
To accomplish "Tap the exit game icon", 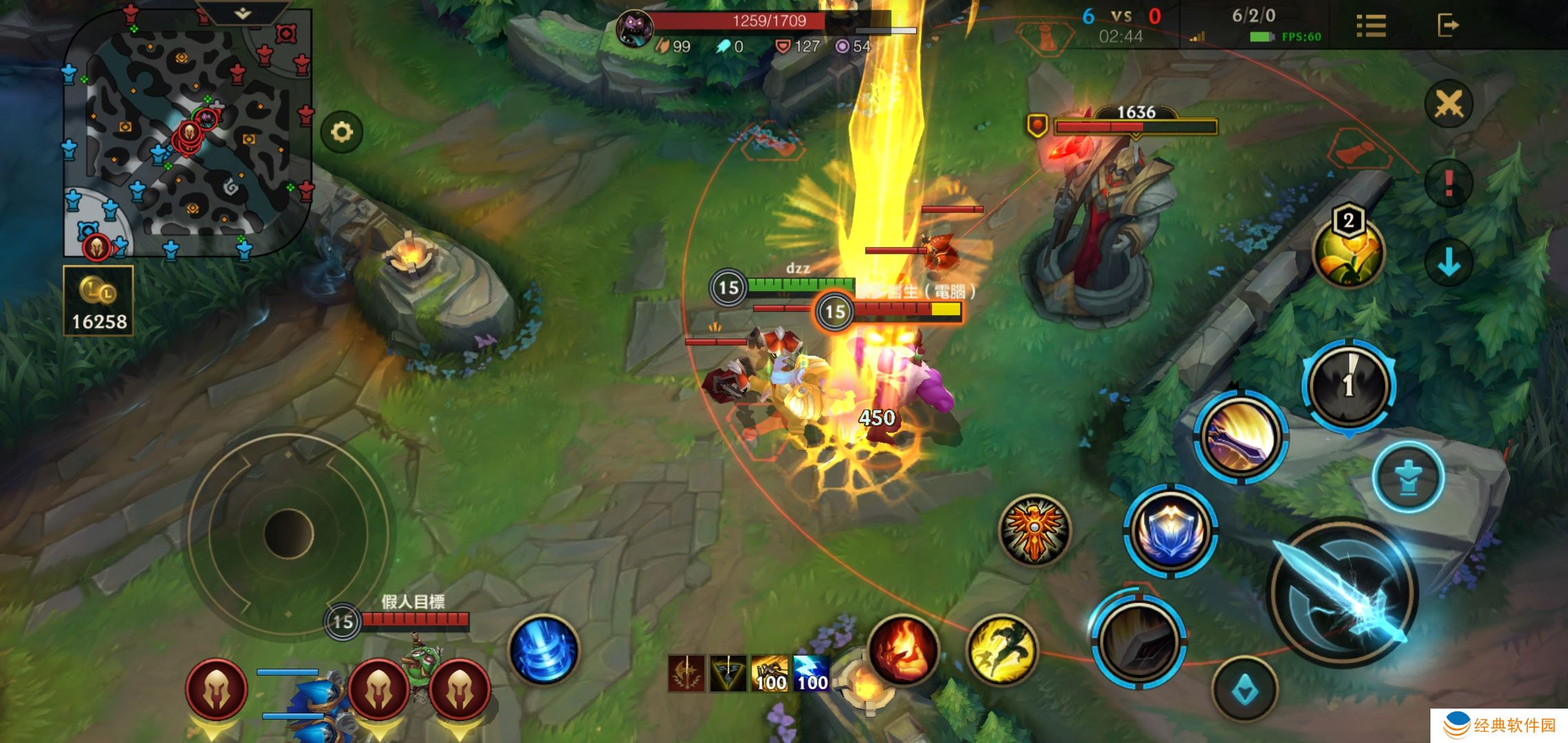I will pyautogui.click(x=1448, y=26).
